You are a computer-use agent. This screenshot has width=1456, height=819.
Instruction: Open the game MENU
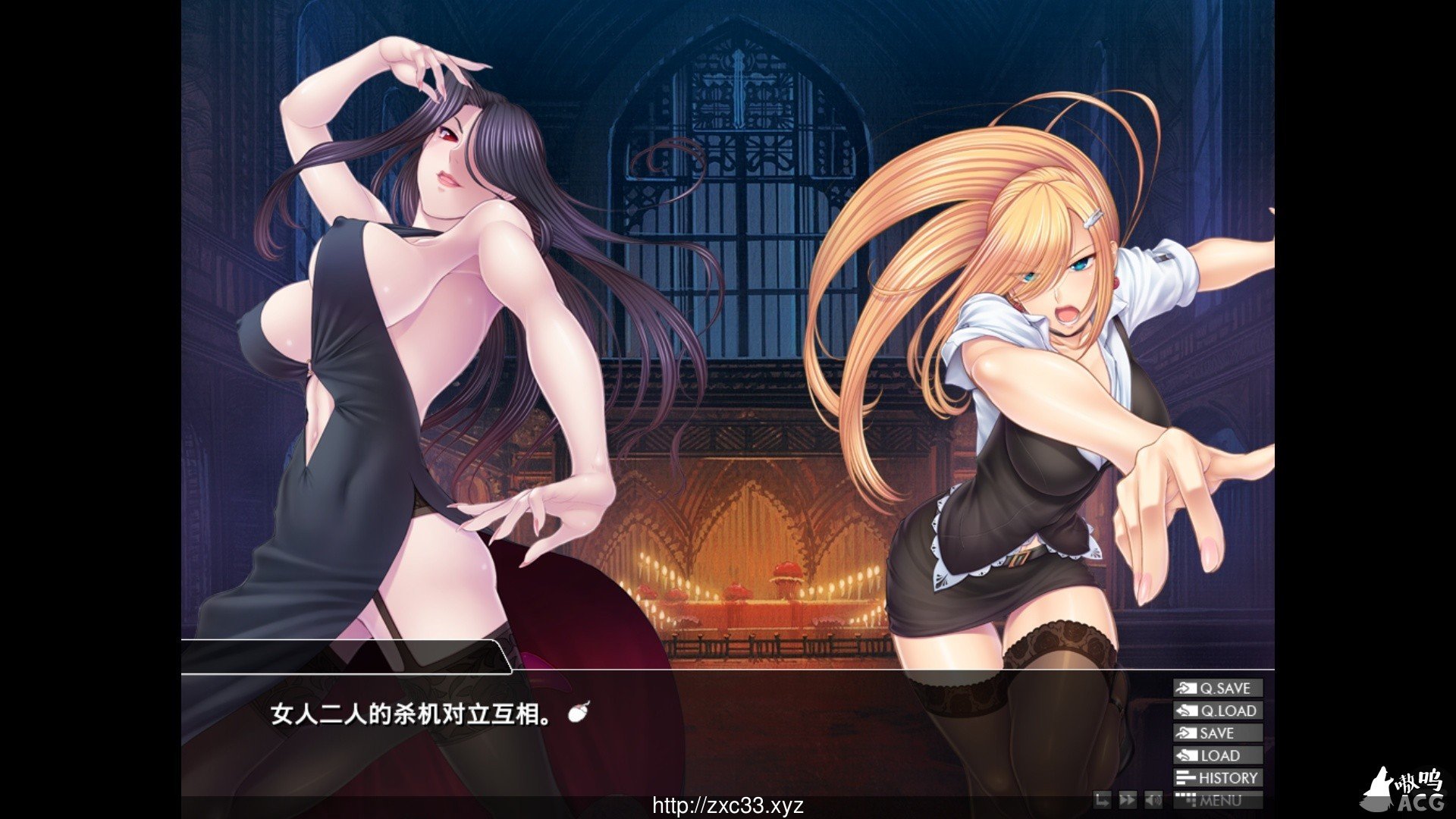point(1221,800)
